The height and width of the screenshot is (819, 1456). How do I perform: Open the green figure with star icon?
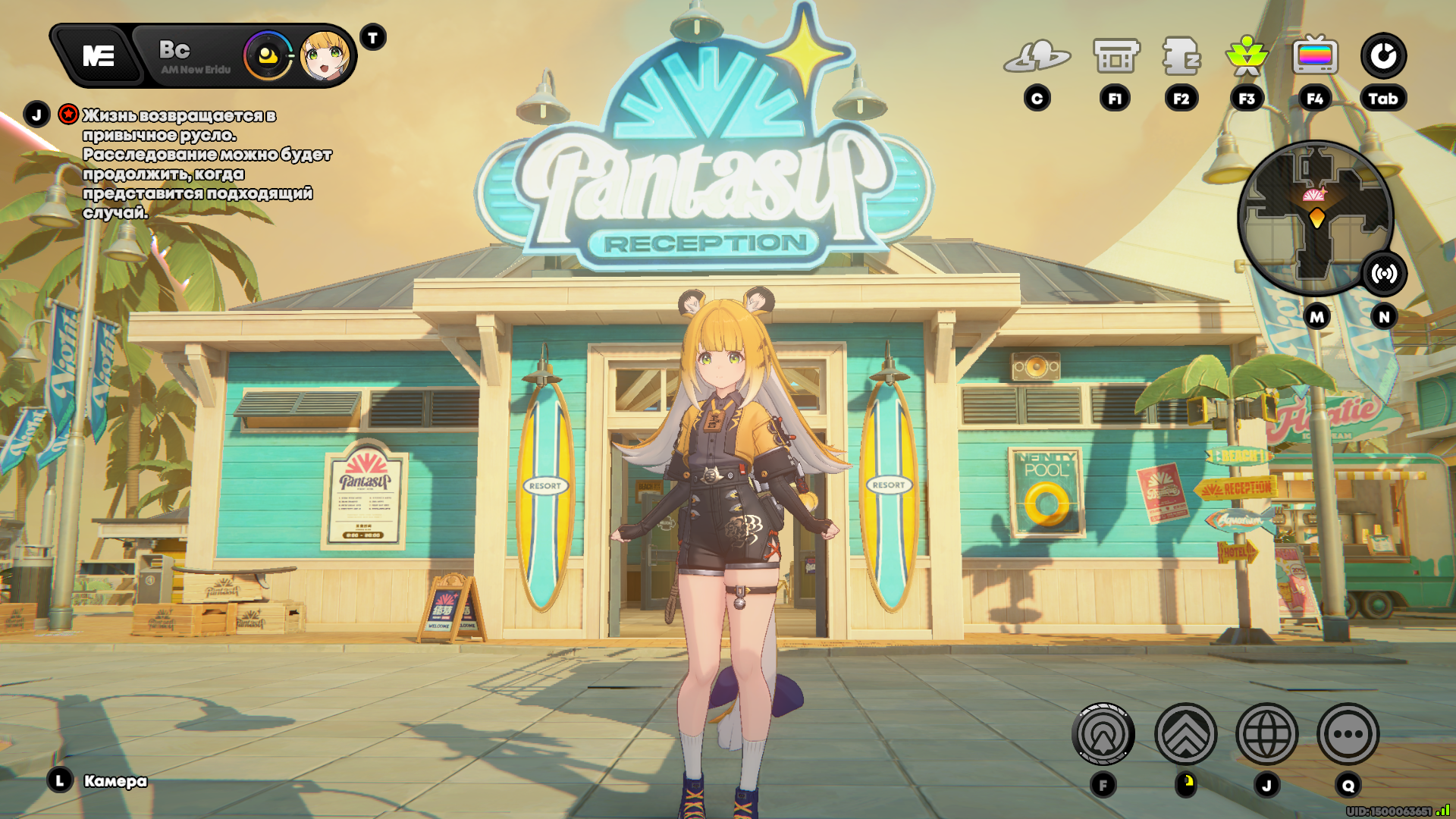coord(1247,57)
